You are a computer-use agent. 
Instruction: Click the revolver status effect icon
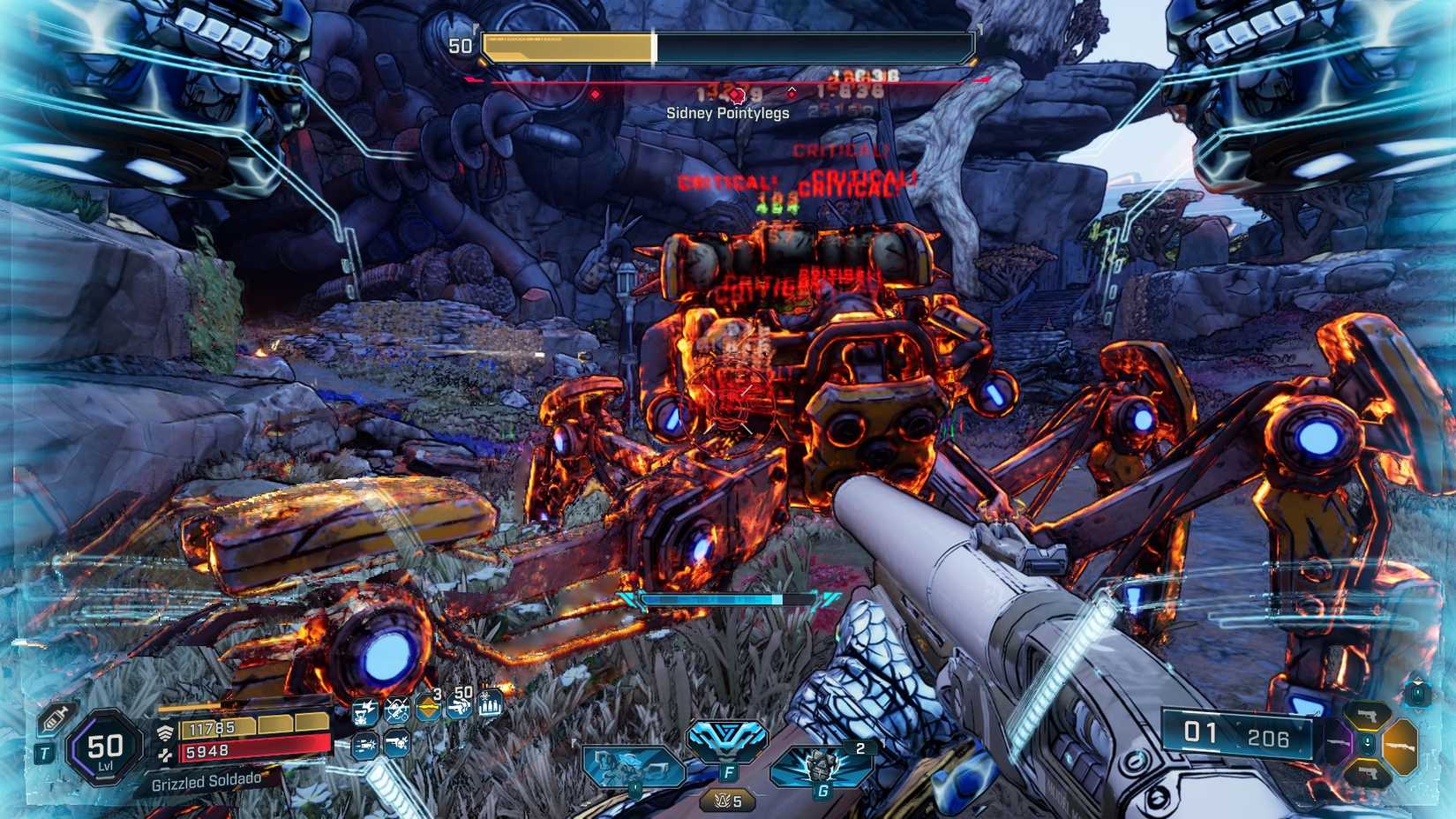[x=396, y=743]
